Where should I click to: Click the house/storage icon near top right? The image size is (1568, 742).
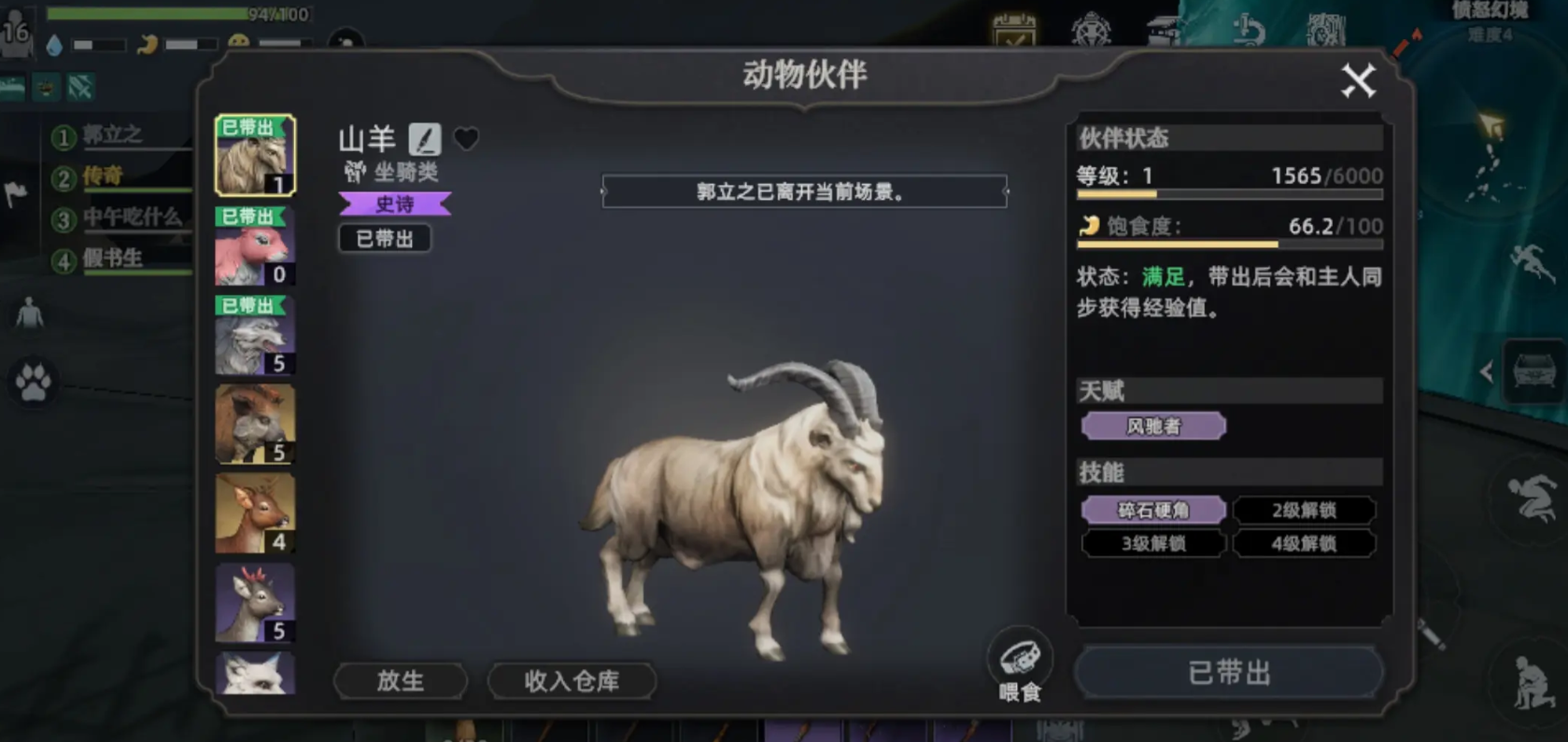[x=1163, y=28]
